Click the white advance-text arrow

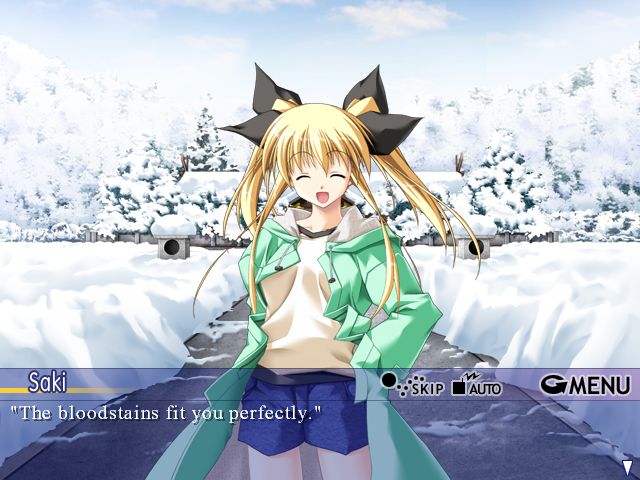coord(627,467)
